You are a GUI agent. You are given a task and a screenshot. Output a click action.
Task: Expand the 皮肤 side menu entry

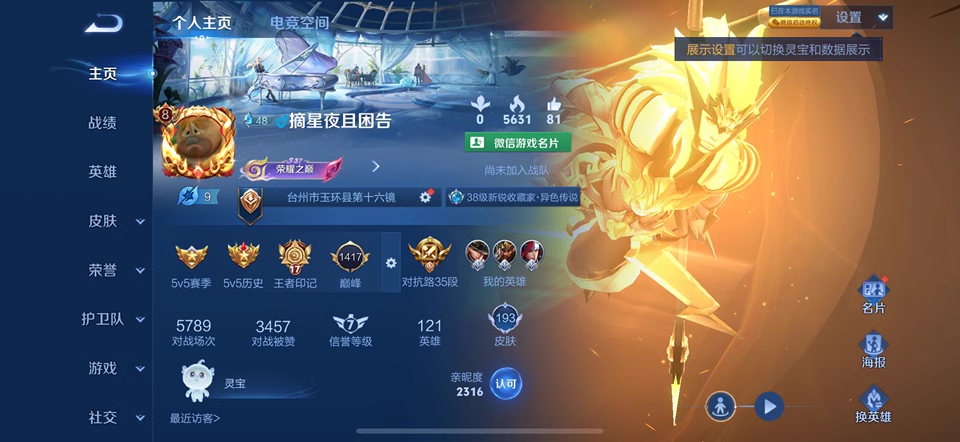[112, 221]
